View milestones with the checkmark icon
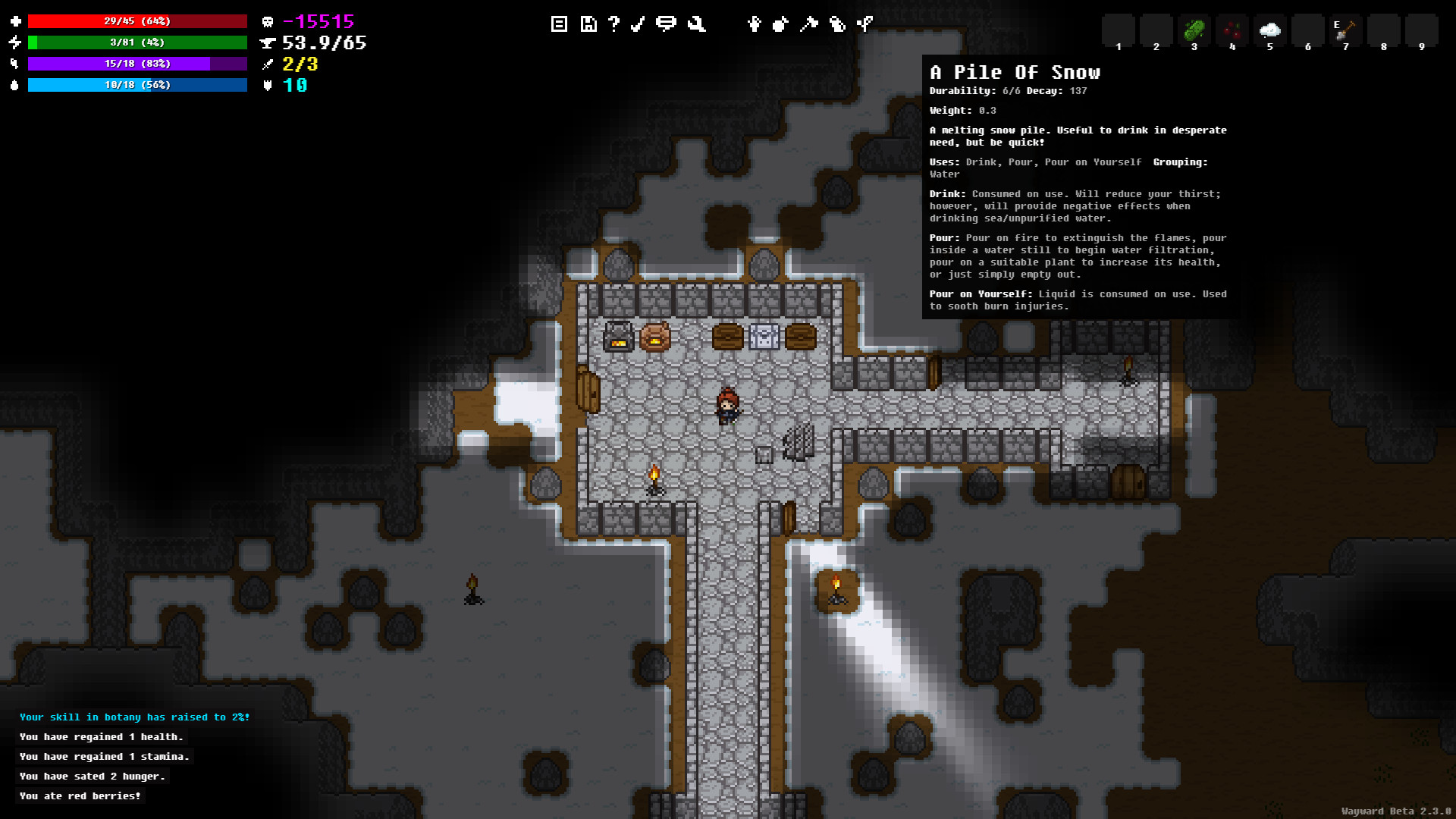 (x=638, y=24)
